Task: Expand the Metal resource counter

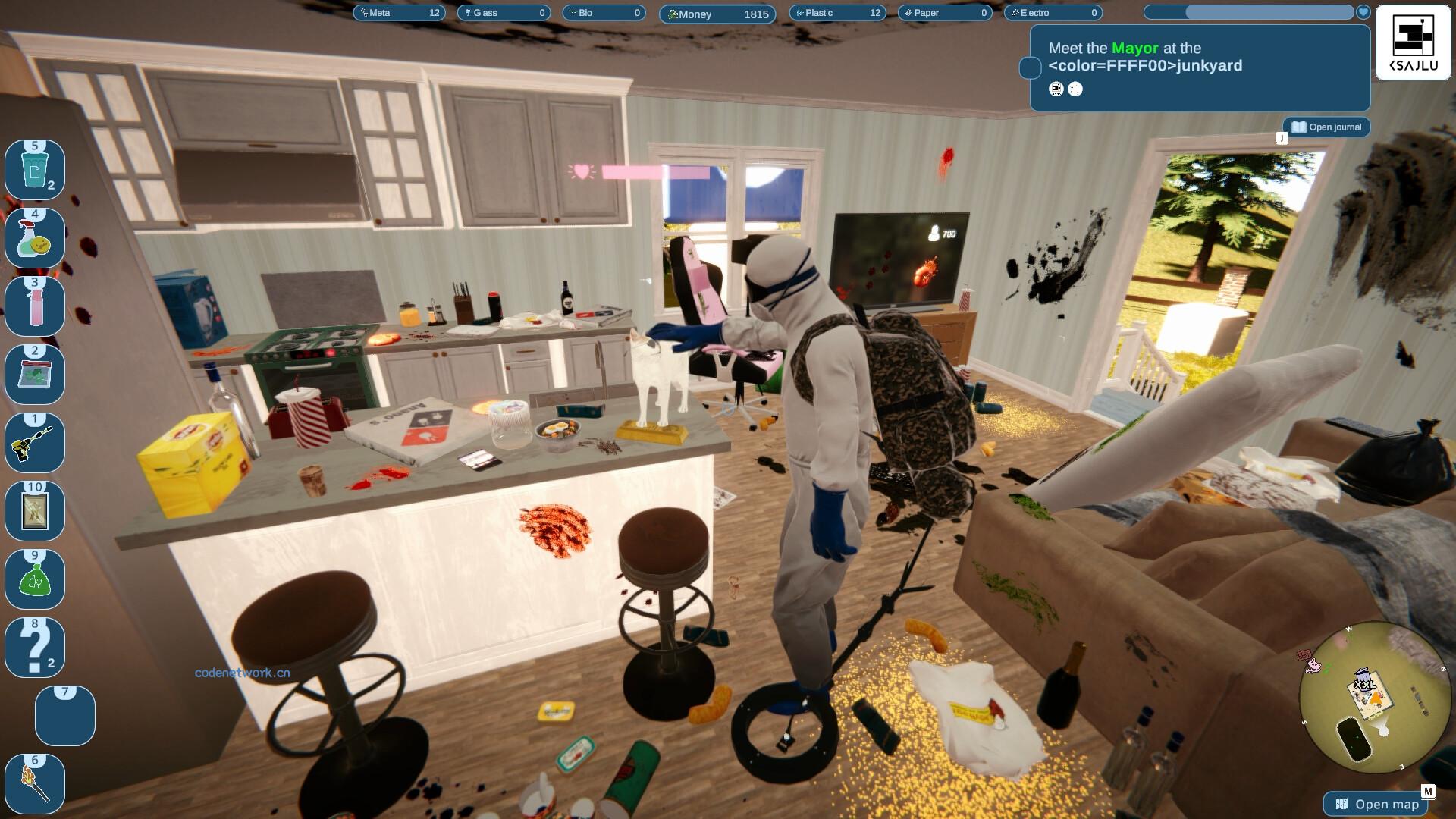Action: [398, 12]
